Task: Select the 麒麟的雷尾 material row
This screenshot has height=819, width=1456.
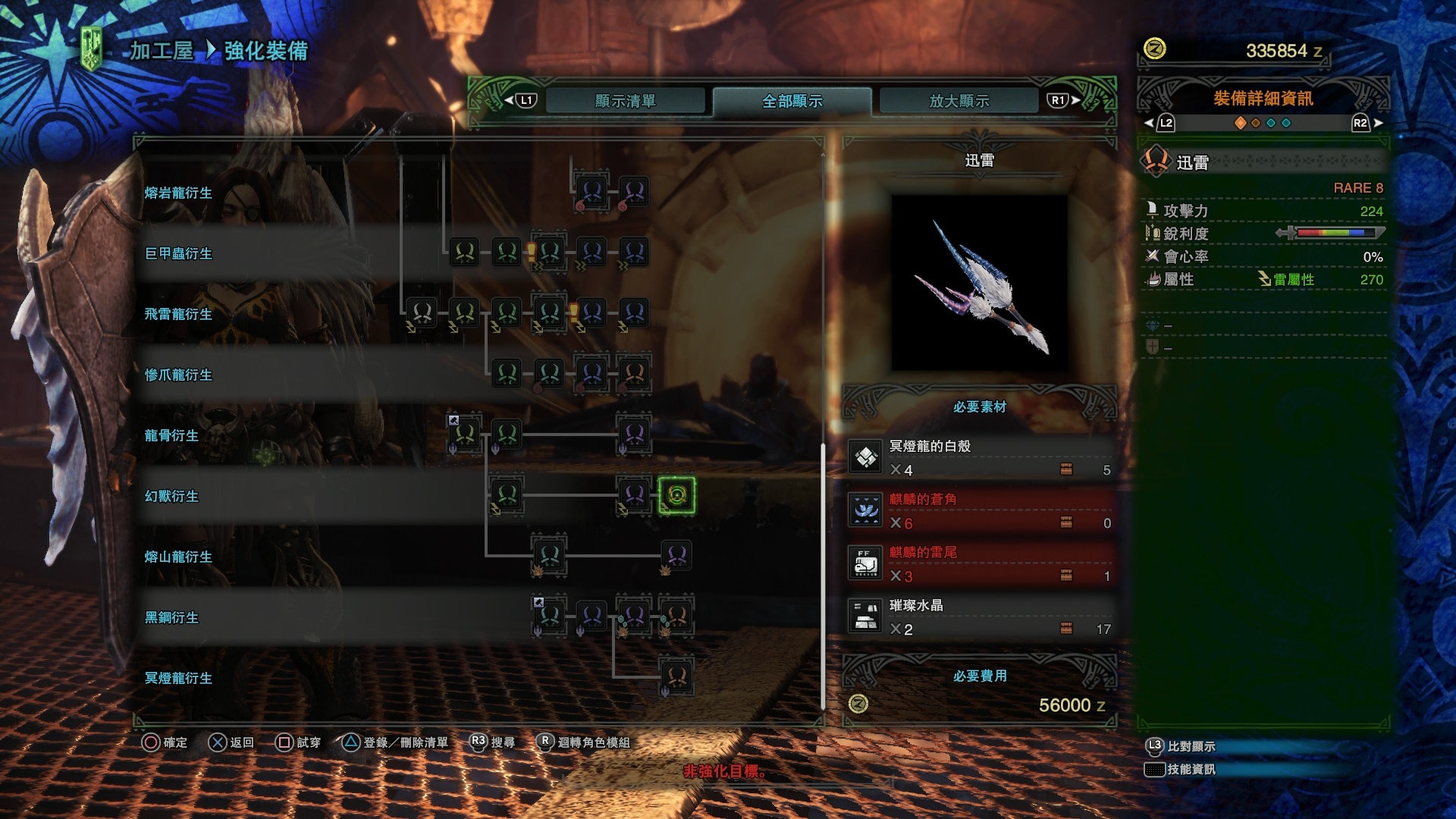Action: coord(980,564)
